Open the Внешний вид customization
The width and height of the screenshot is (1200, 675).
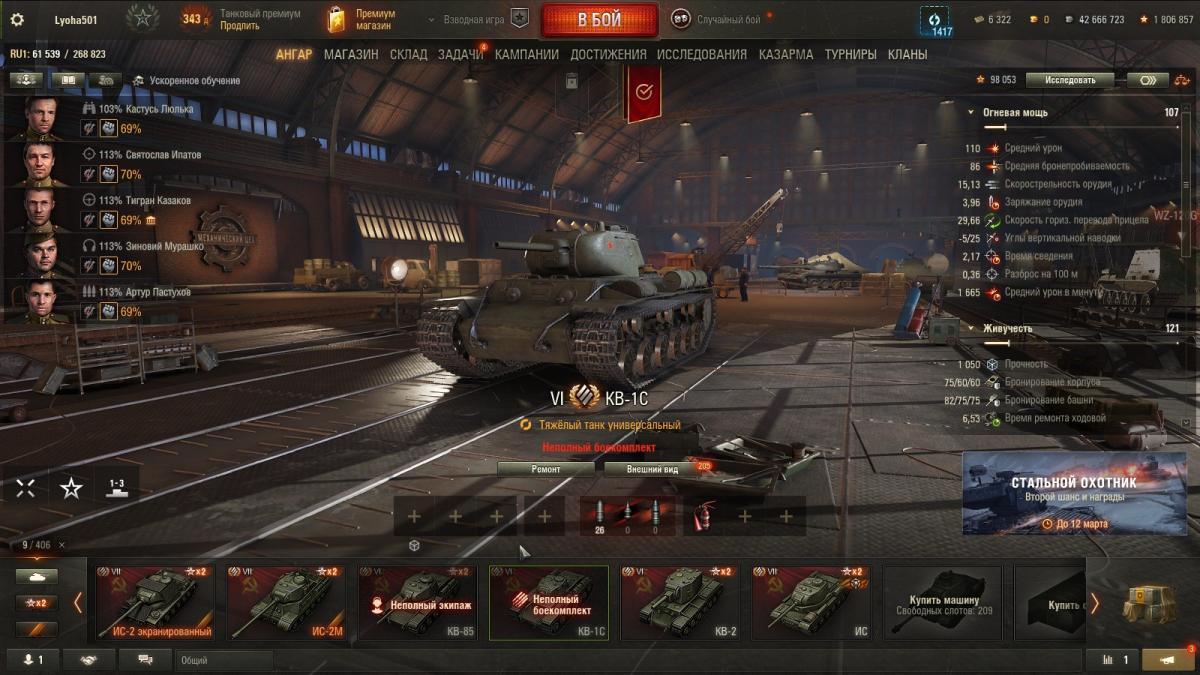[652, 469]
